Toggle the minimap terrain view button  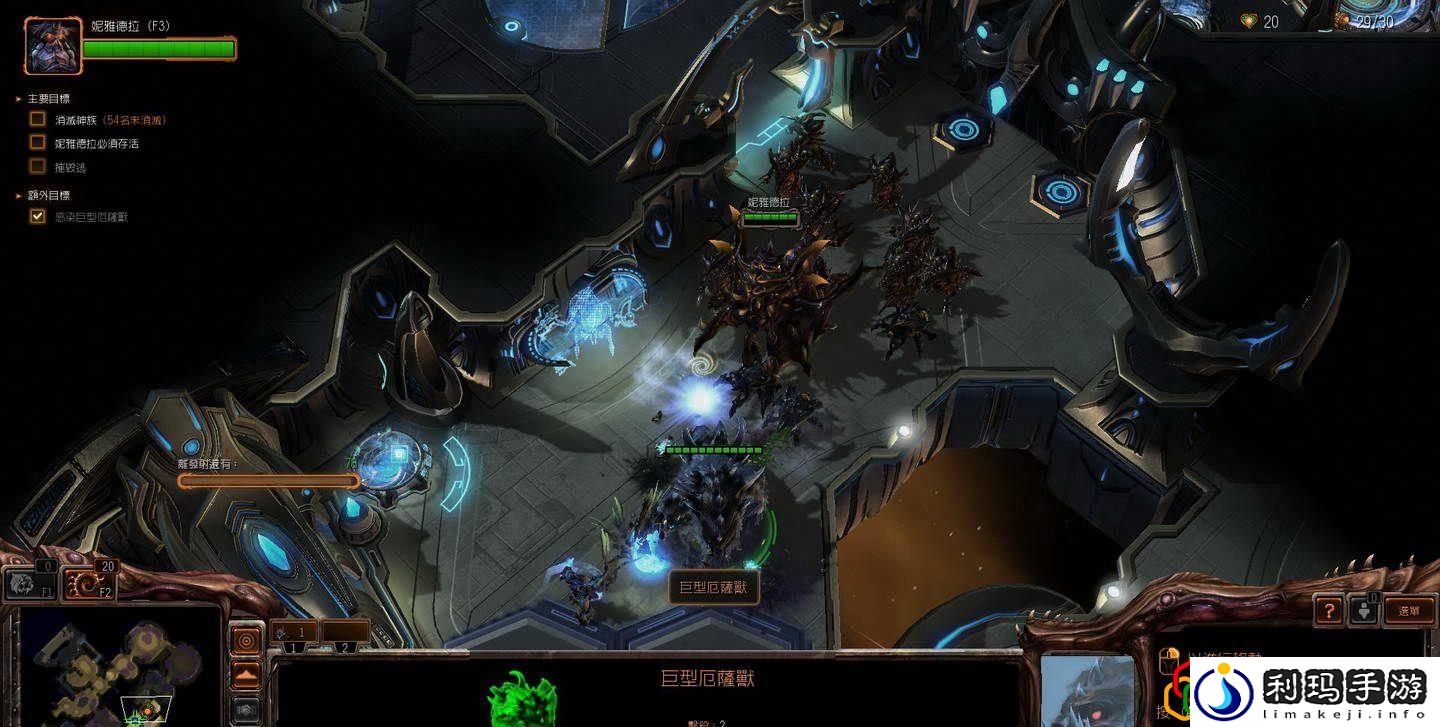coord(246,676)
